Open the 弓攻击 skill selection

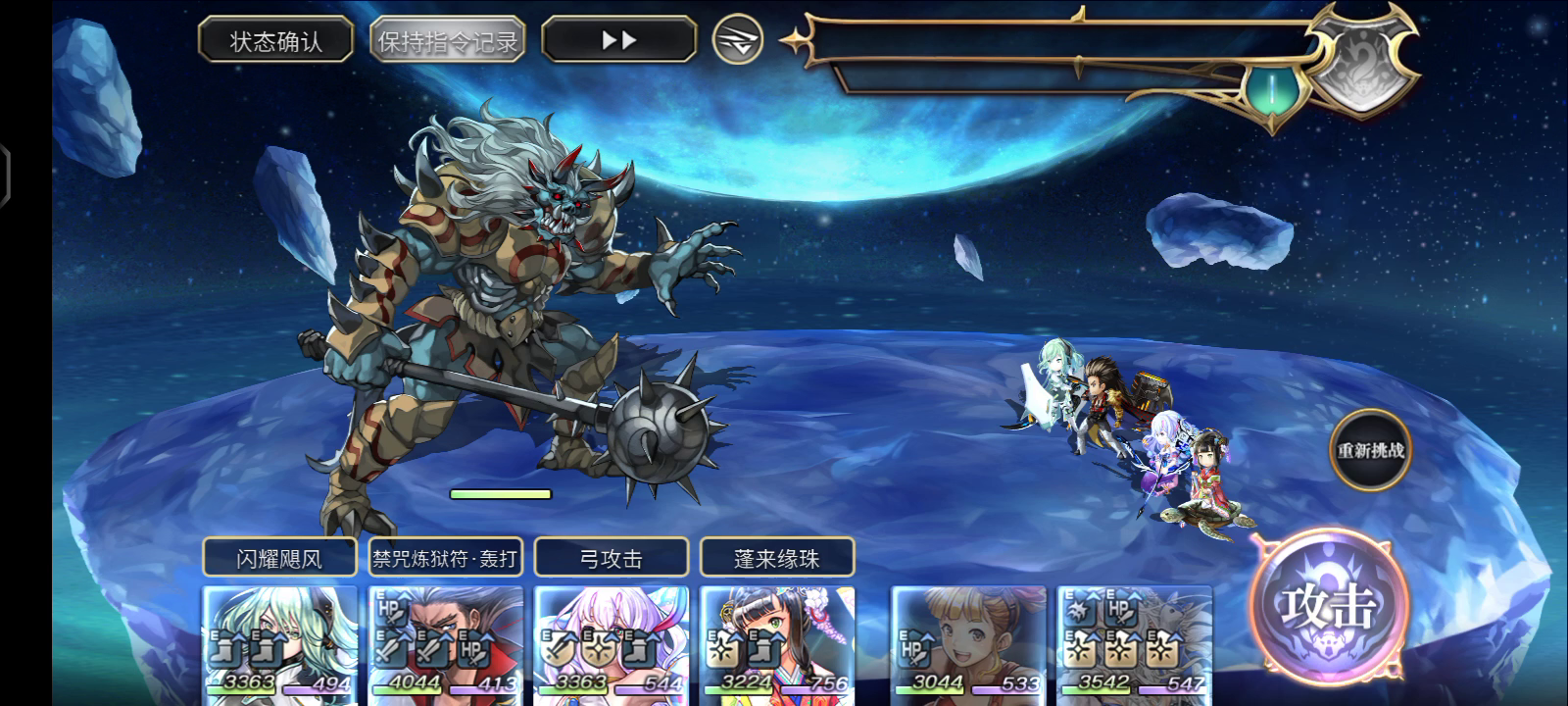612,556
